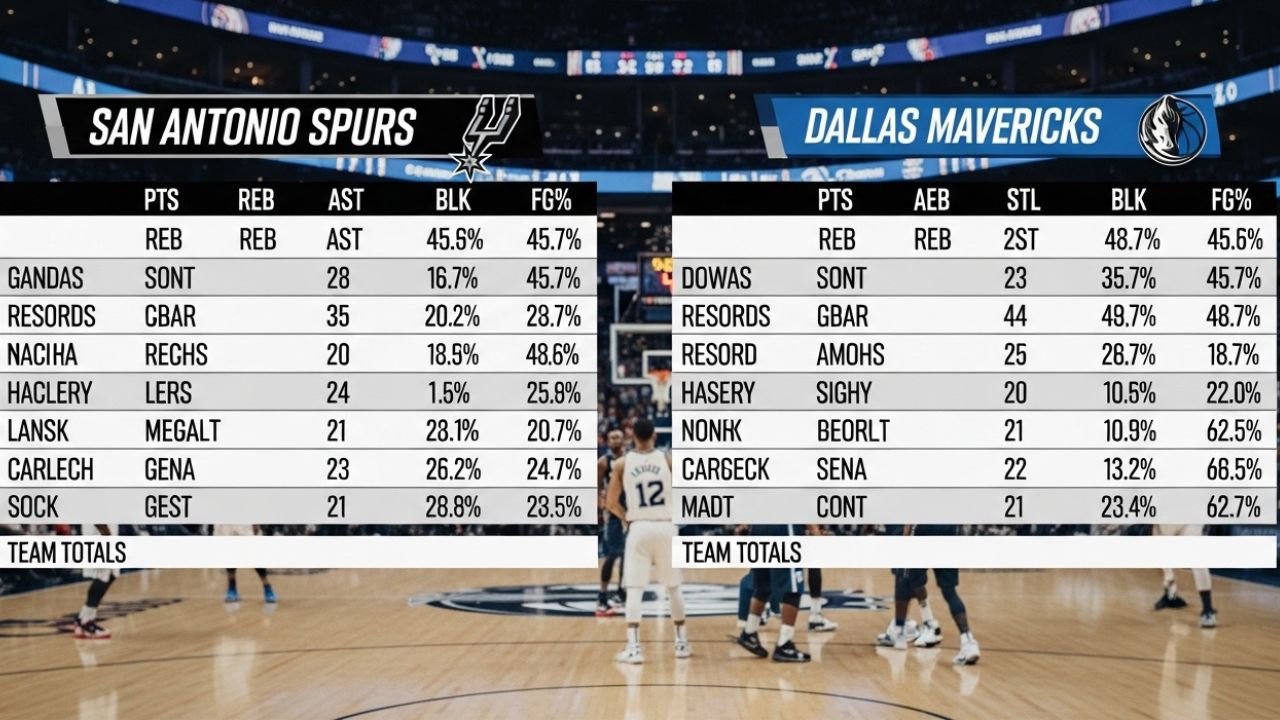Choose the MADT player row
Screen dimensions: 1280x720
pos(975,506)
